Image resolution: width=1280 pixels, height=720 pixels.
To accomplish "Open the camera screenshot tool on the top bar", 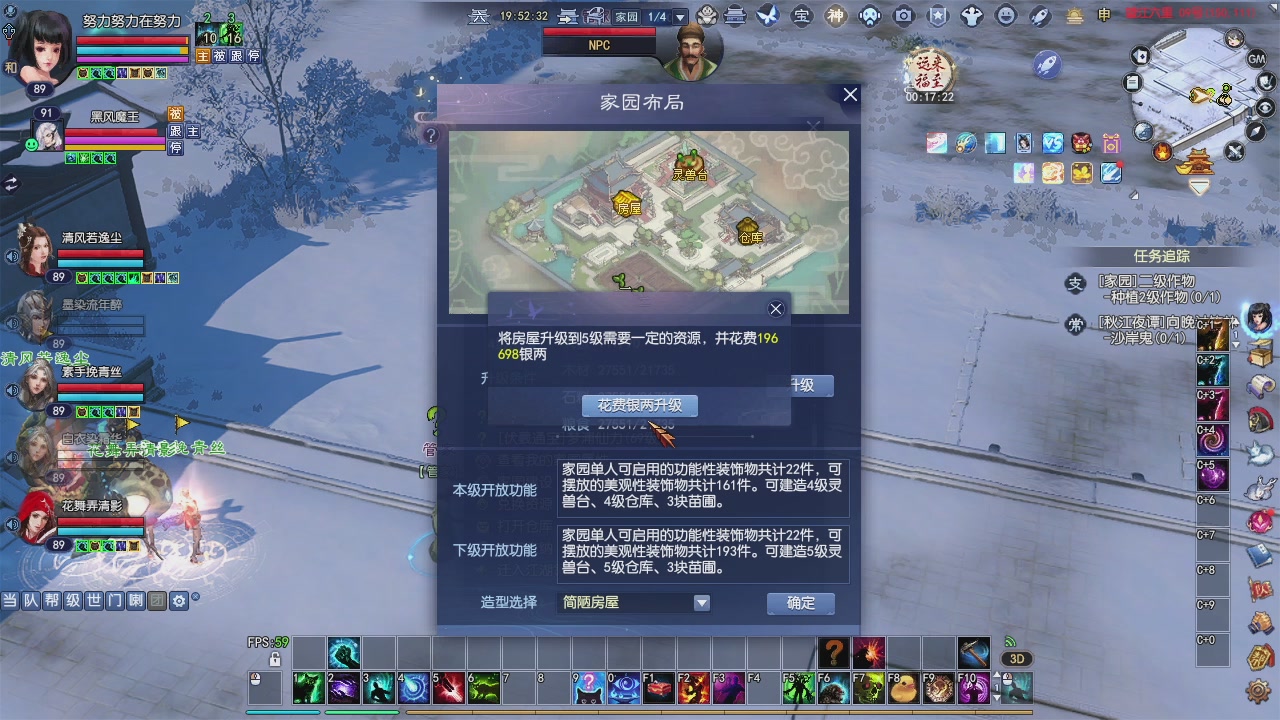I will [x=905, y=14].
